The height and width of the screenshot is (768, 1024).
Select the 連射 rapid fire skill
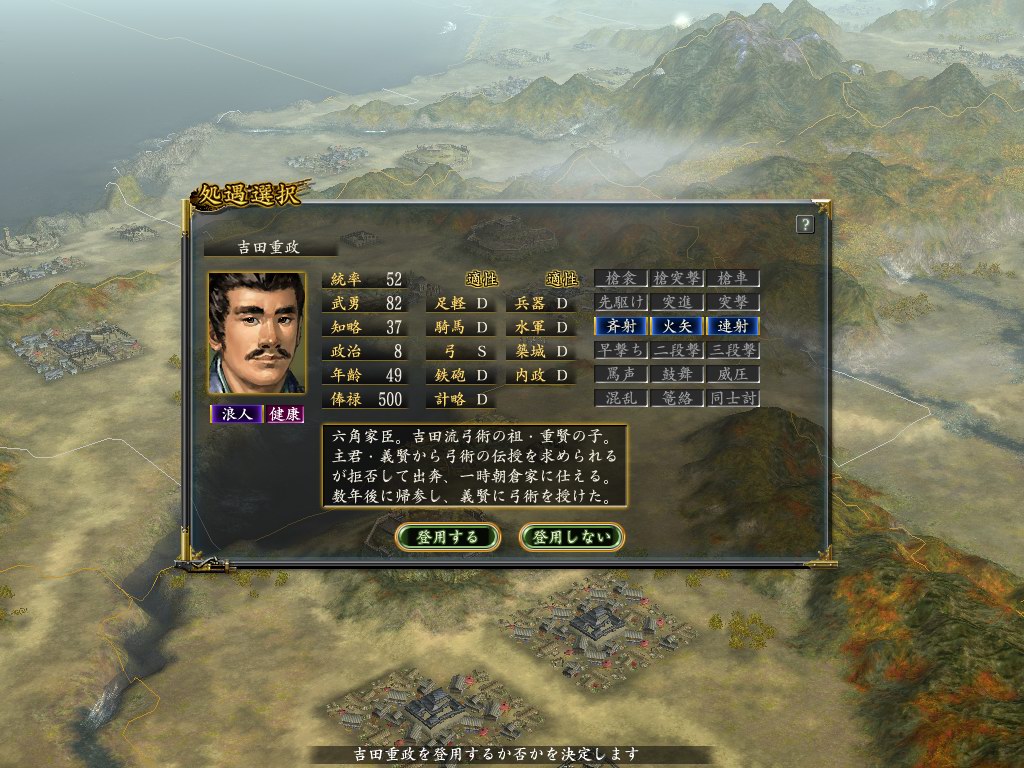pos(733,326)
